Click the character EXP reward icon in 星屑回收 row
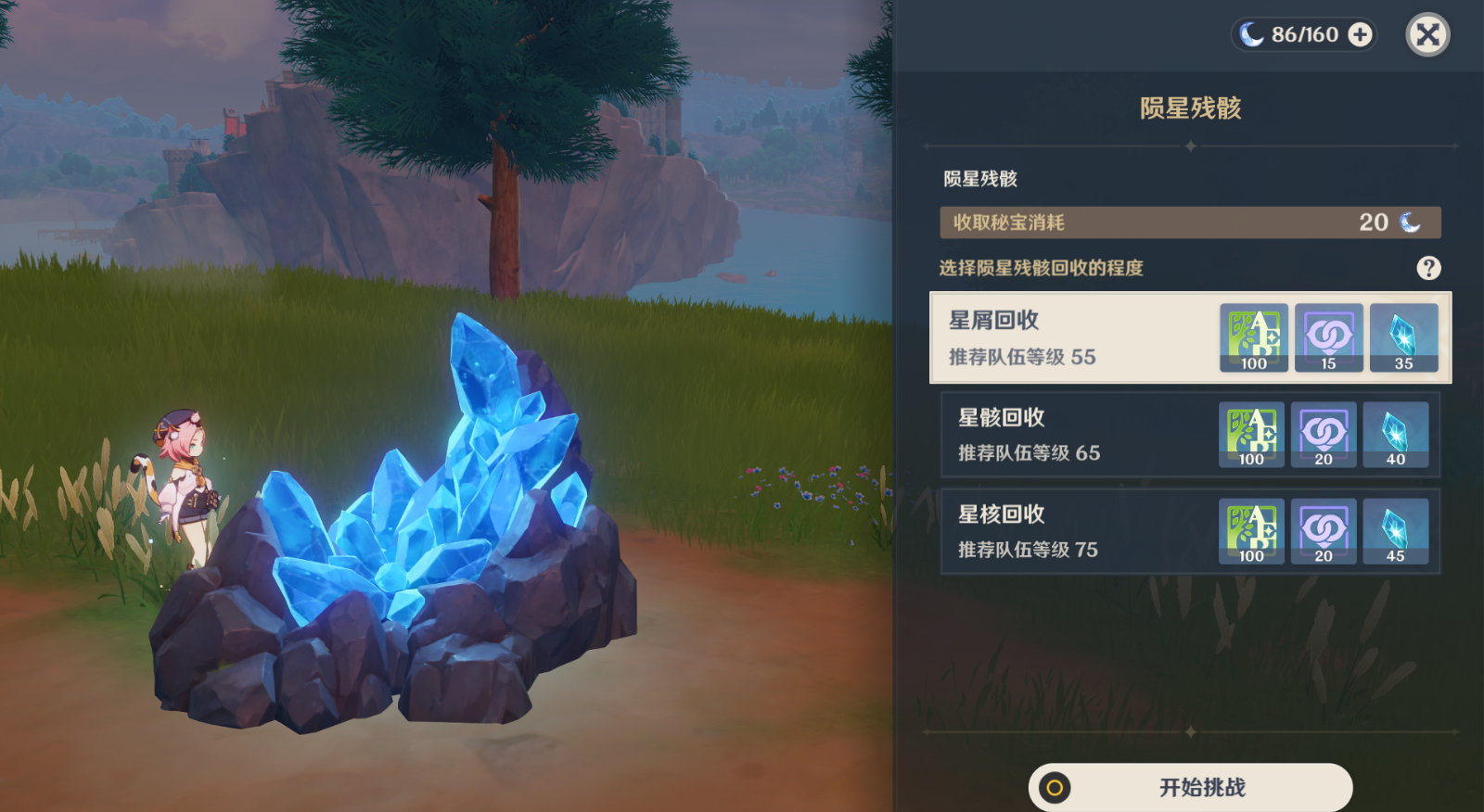1484x812 pixels. (1253, 338)
